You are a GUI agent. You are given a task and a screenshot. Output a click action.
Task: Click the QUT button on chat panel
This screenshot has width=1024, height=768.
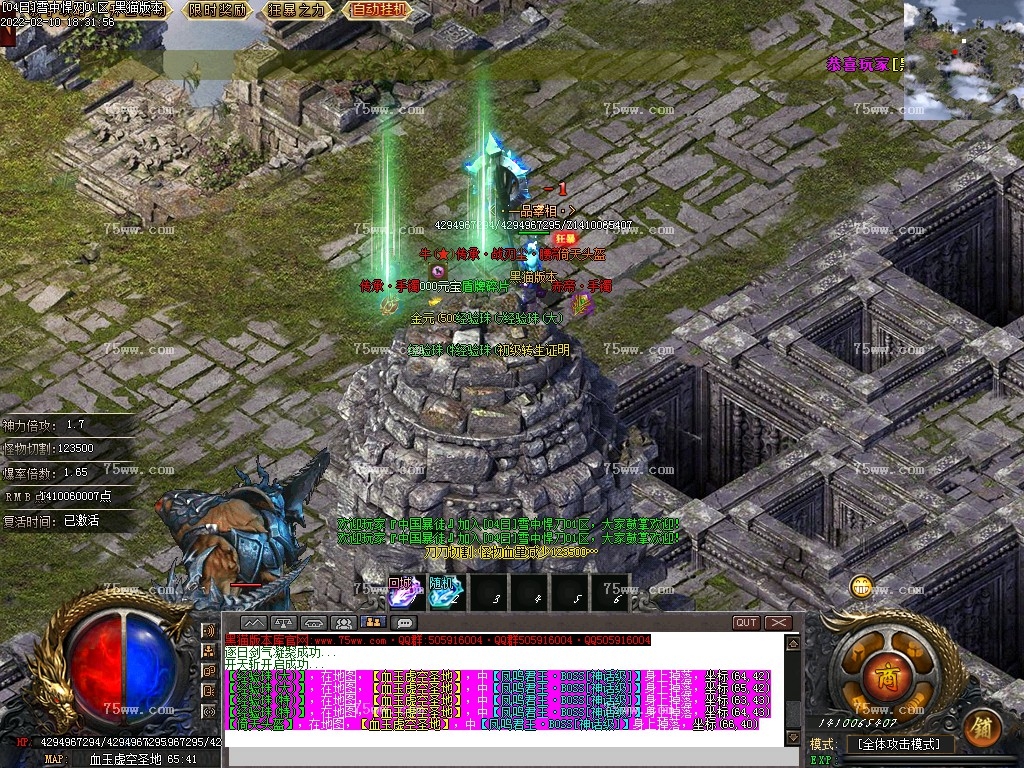coord(746,623)
